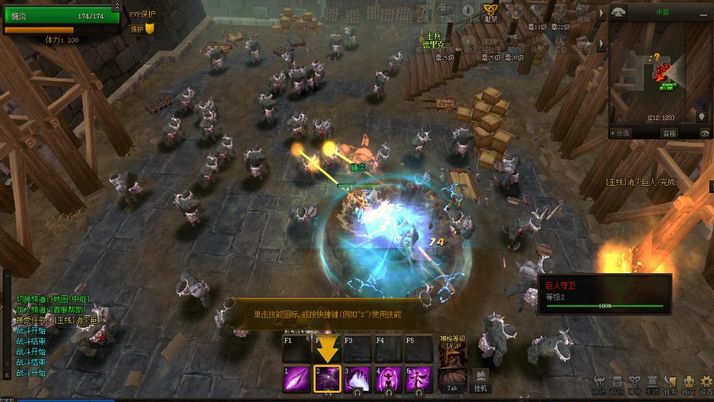Click the 分类 button under the minimap
Viewport: 714px width, 402px height.
(x=622, y=132)
